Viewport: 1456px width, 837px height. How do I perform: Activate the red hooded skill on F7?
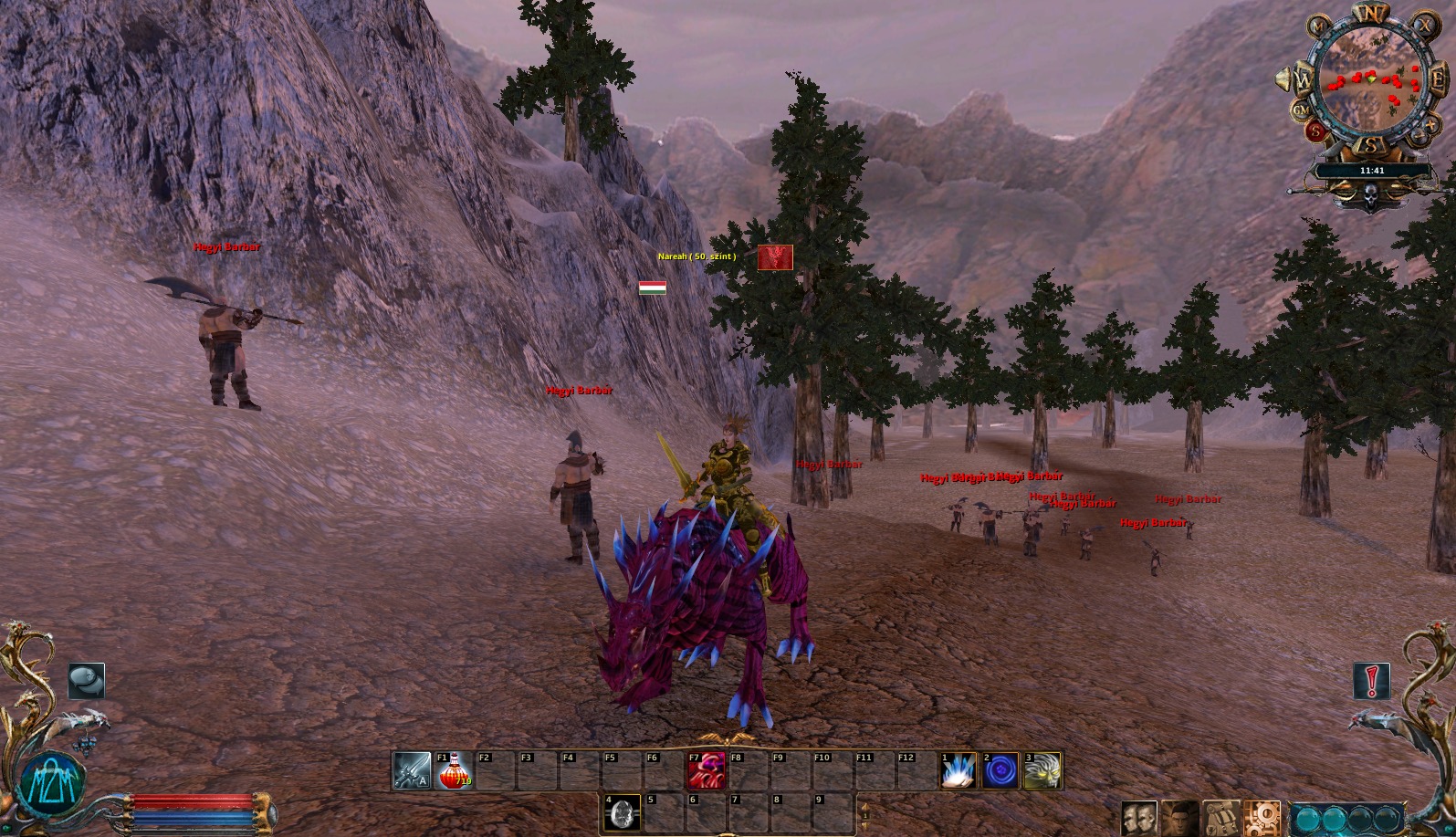click(707, 771)
